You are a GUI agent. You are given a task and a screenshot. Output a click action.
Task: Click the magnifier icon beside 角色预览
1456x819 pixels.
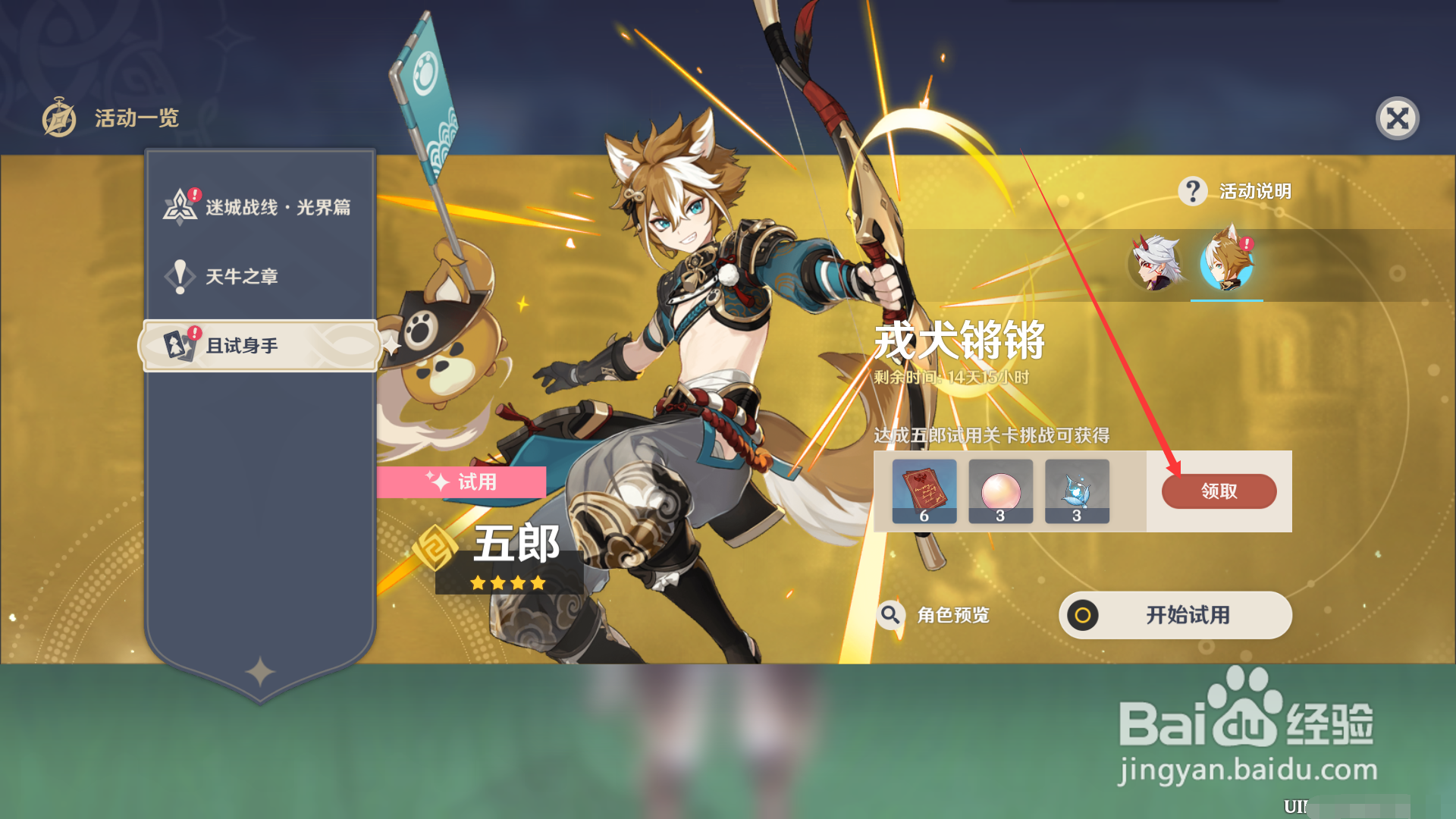click(x=890, y=616)
